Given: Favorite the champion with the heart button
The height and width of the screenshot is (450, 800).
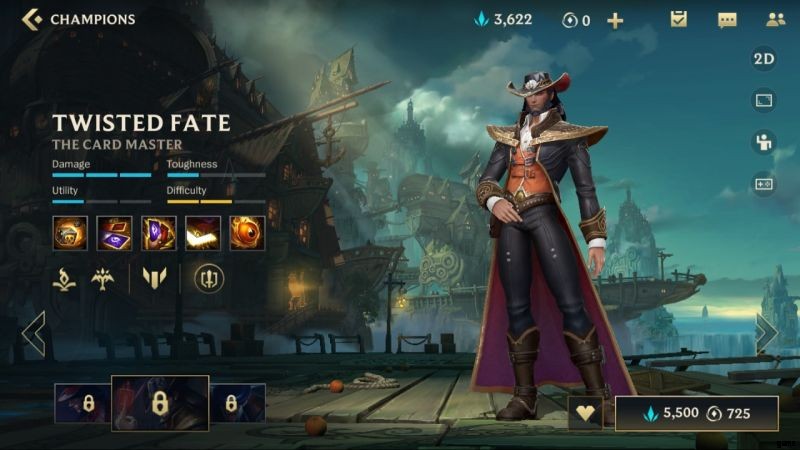Looking at the screenshot, I should (x=585, y=413).
